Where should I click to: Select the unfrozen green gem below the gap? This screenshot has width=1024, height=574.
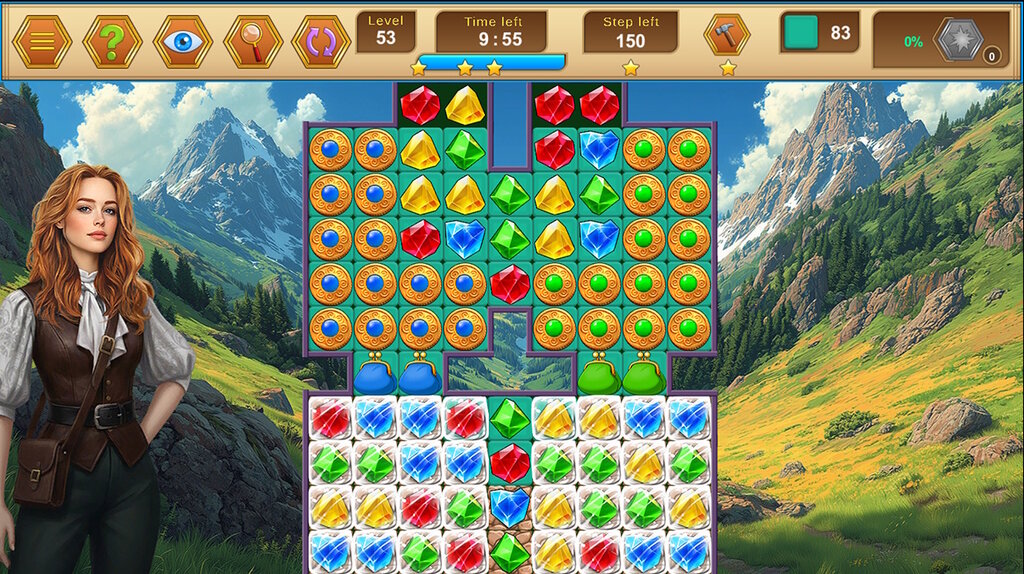[x=510, y=418]
